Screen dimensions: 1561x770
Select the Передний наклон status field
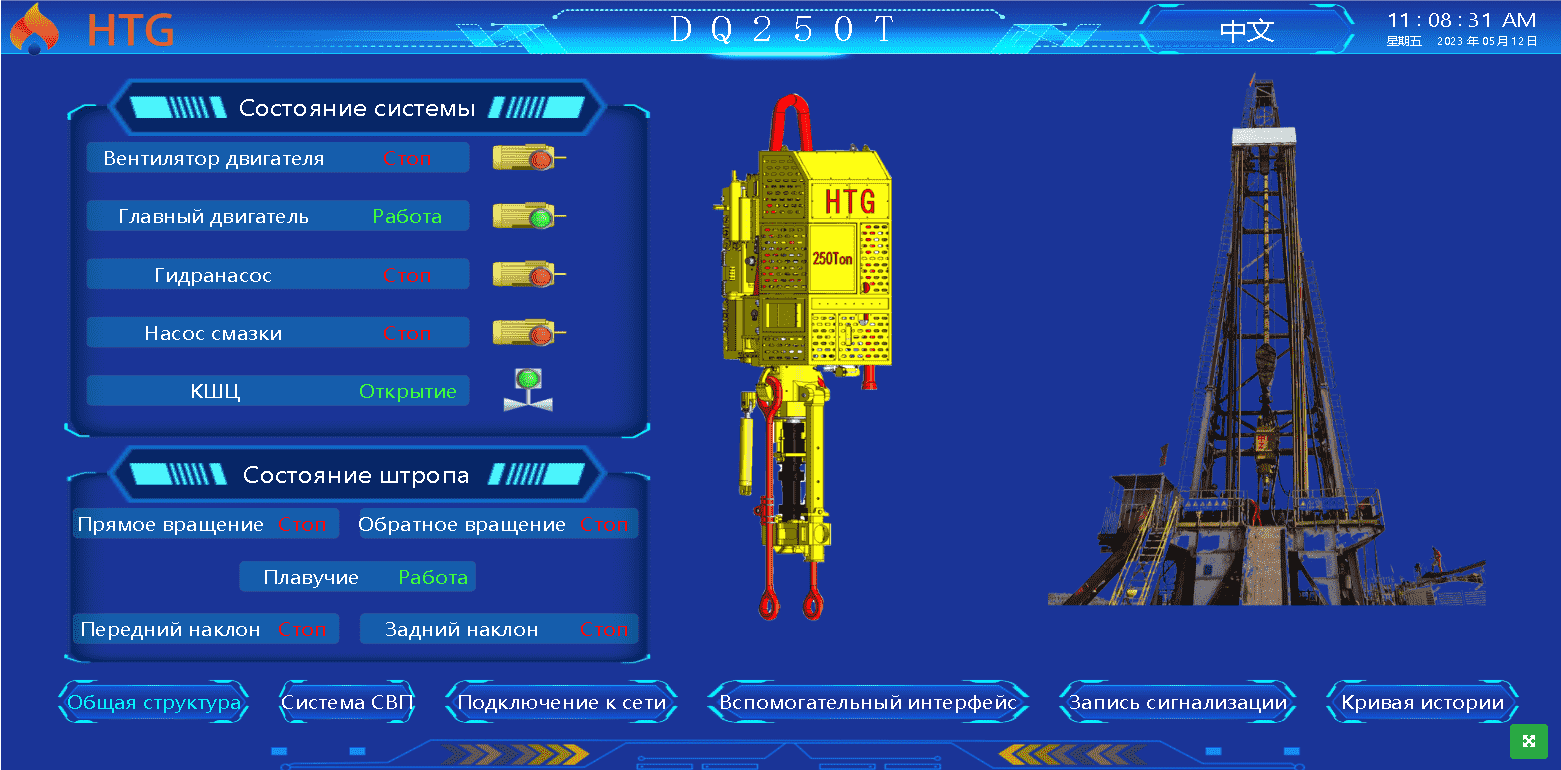(205, 629)
